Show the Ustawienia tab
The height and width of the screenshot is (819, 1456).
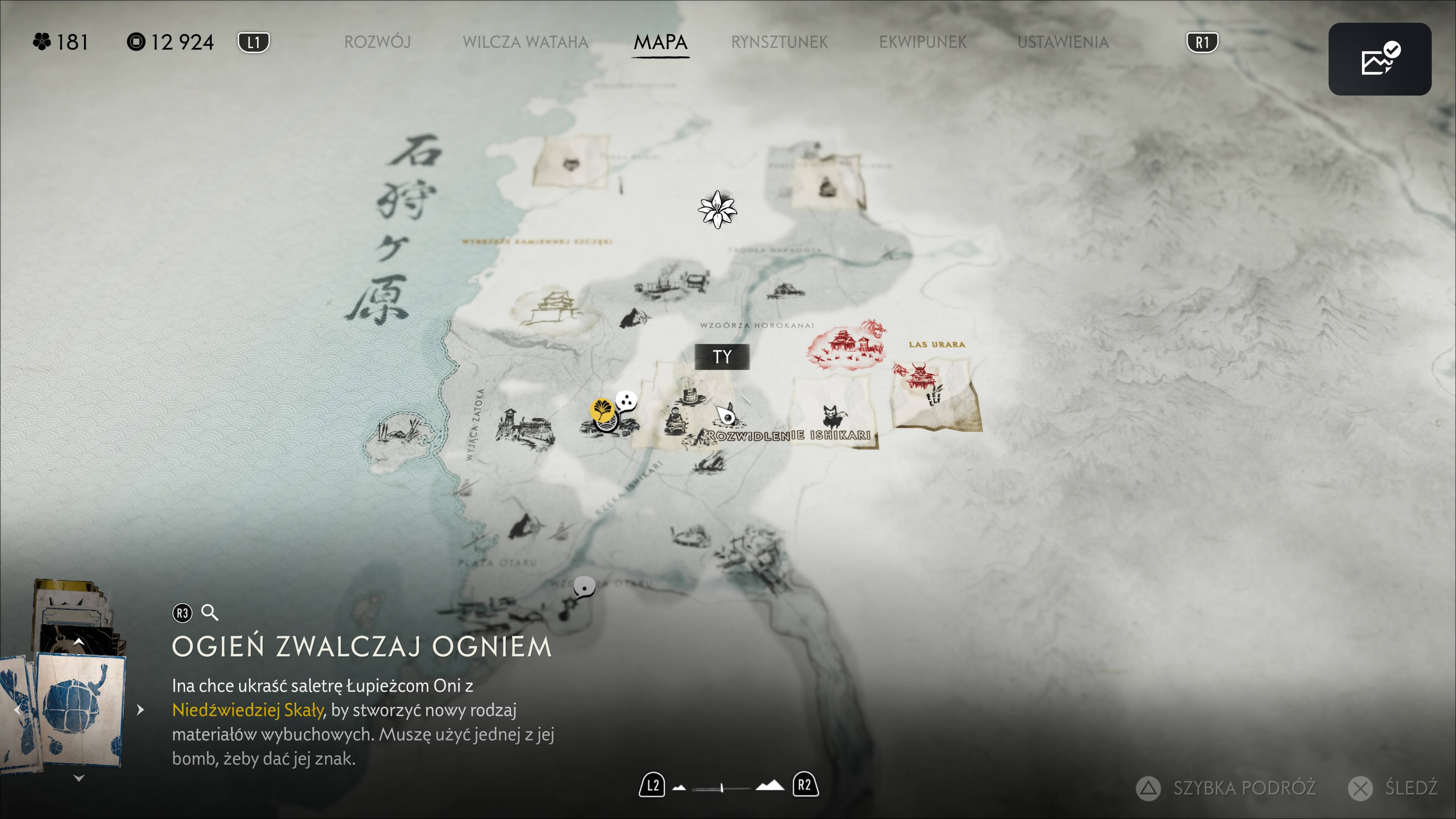pyautogui.click(x=1062, y=42)
